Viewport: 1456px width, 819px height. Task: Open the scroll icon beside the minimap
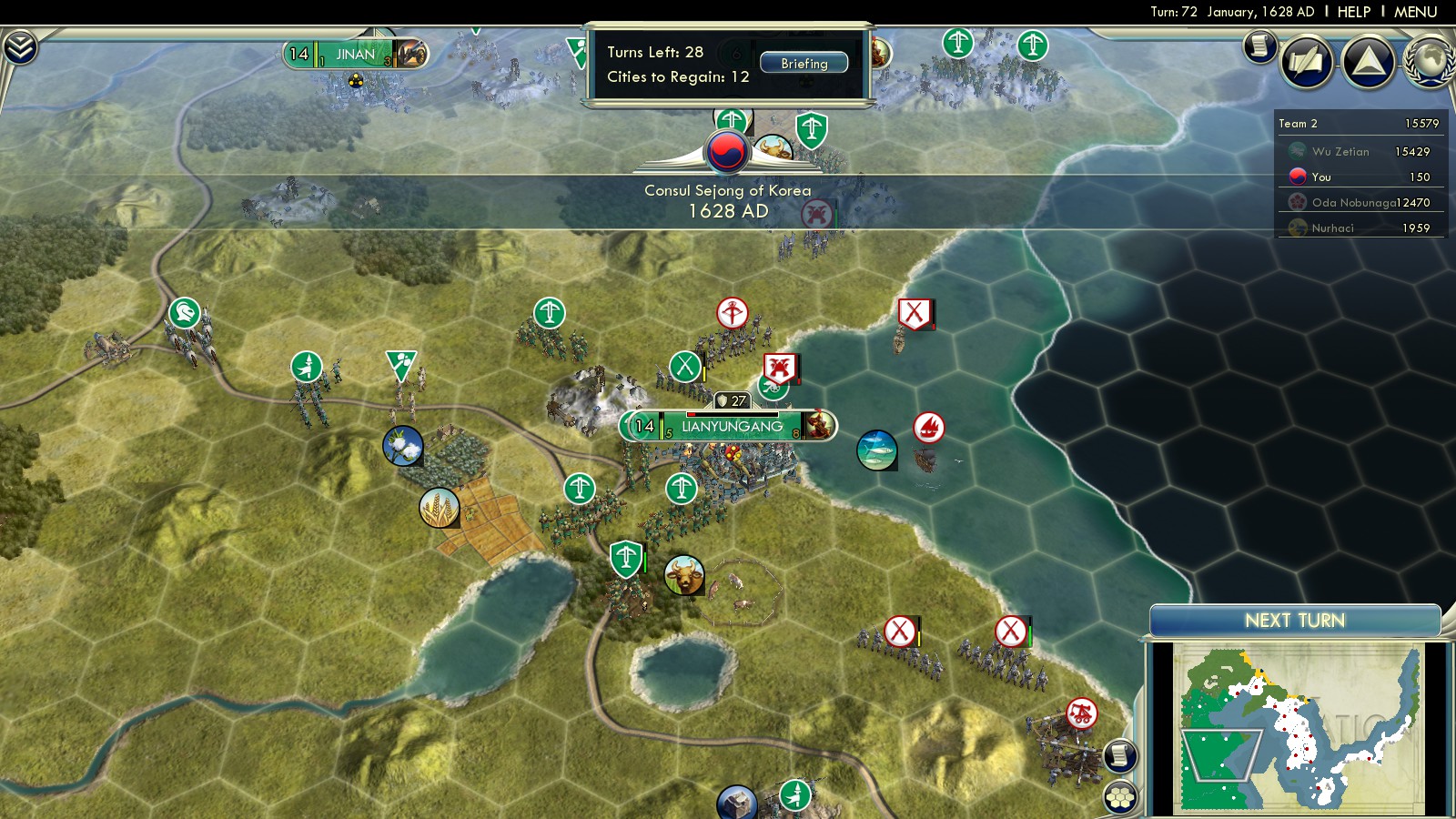pos(1120,755)
